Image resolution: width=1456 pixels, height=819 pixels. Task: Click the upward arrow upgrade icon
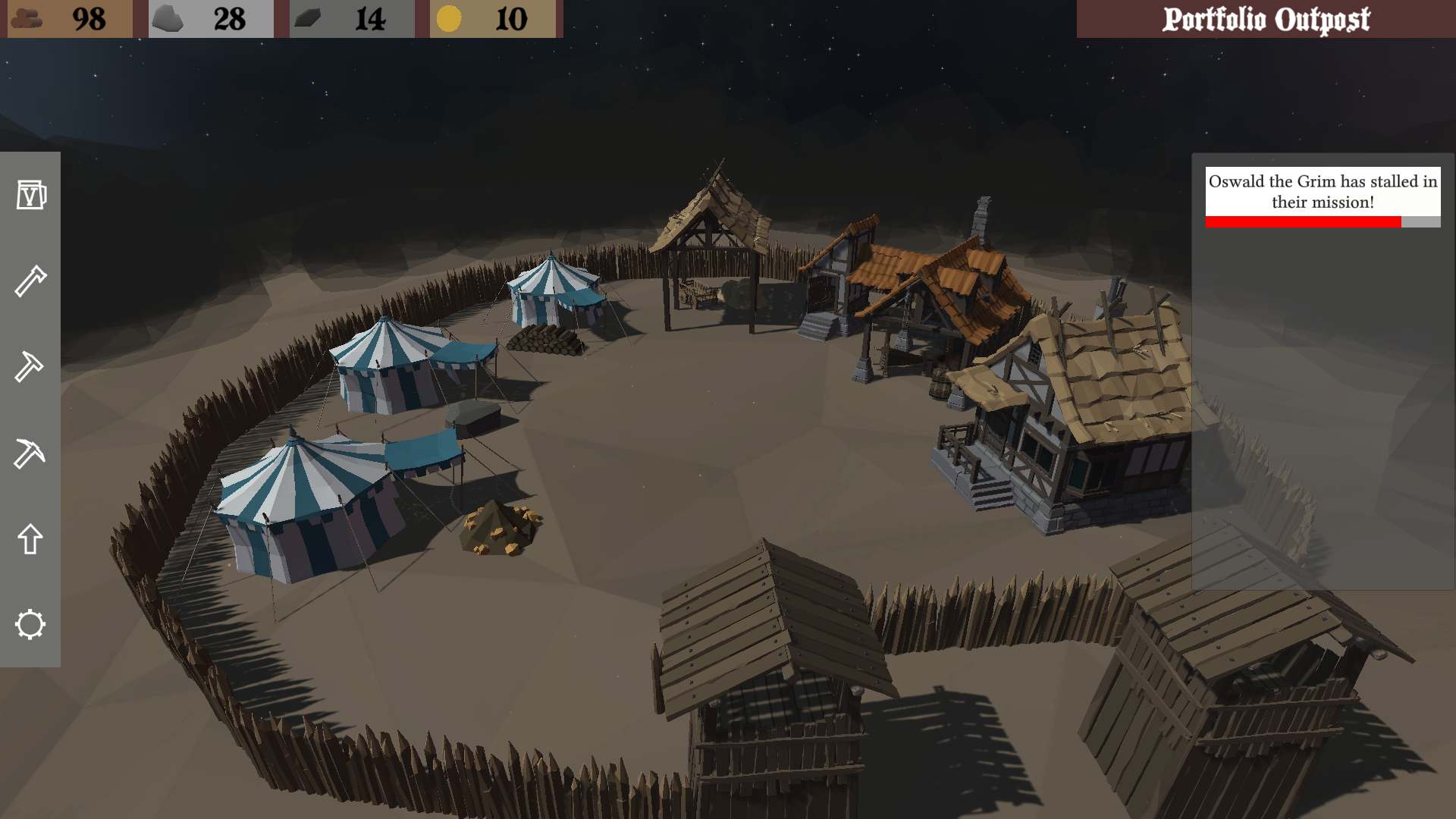pyautogui.click(x=30, y=539)
